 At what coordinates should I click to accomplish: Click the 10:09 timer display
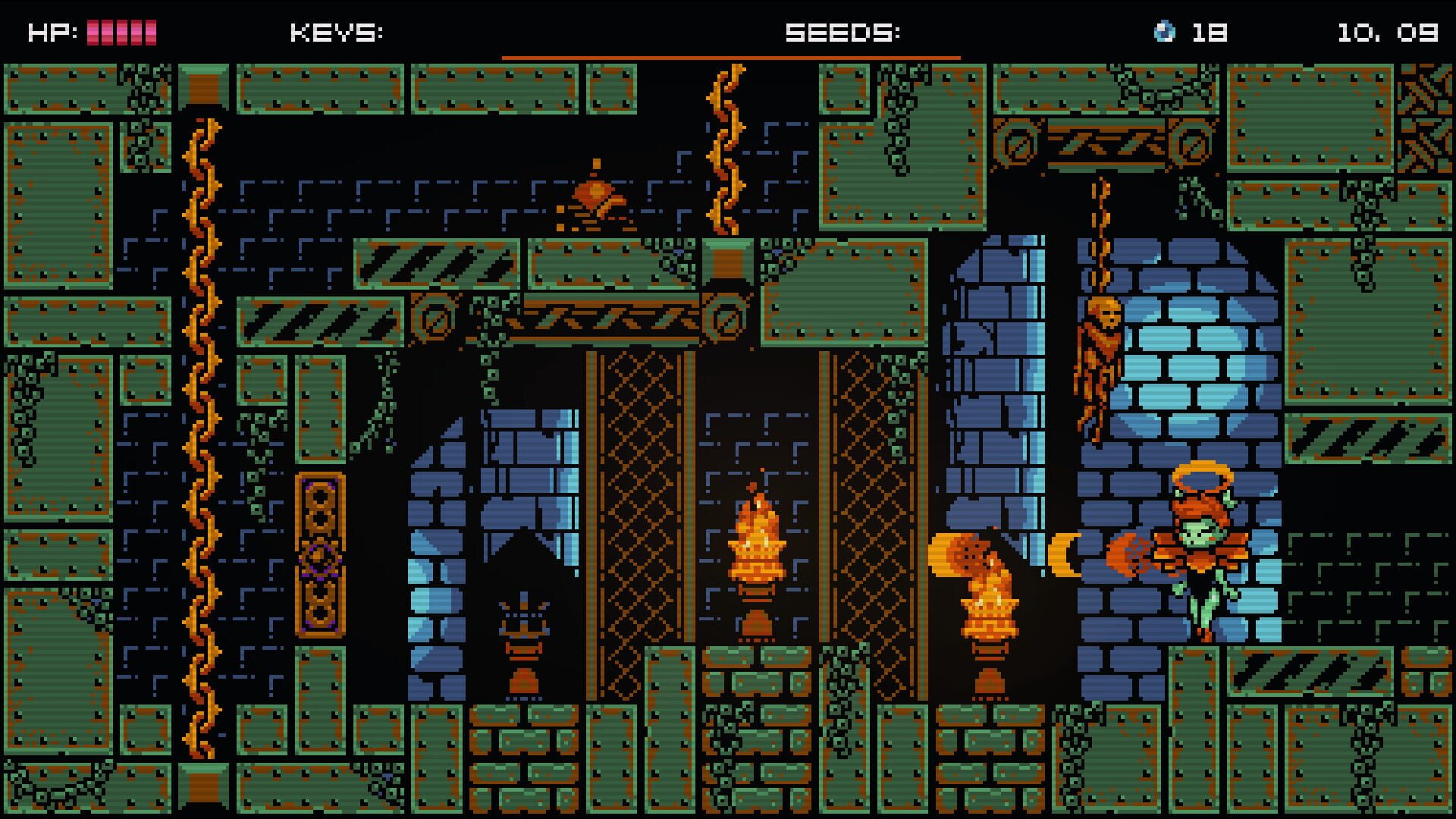pos(1388,33)
